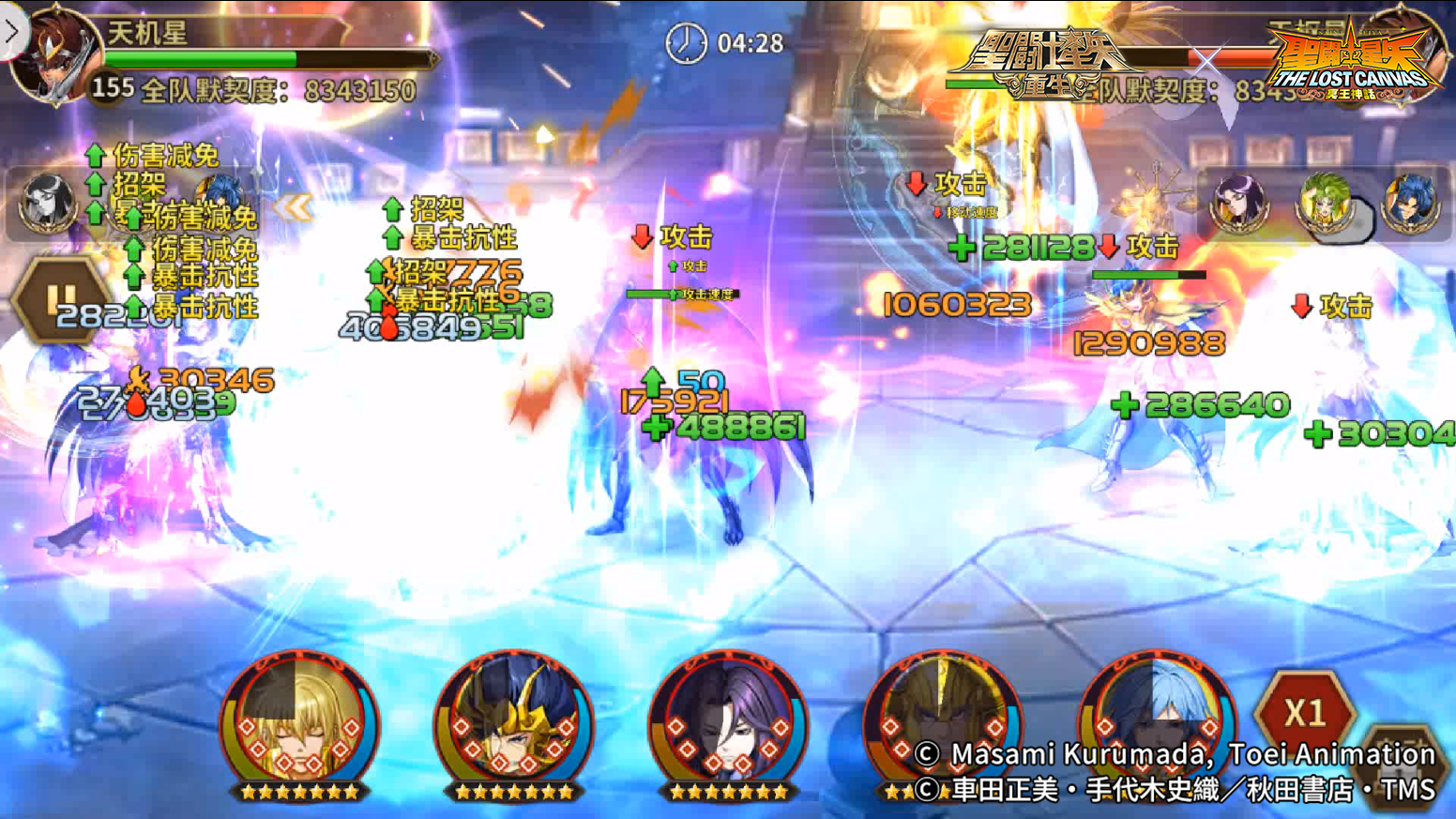Tap the purple-haired enemy avatar top-right

point(1238,202)
